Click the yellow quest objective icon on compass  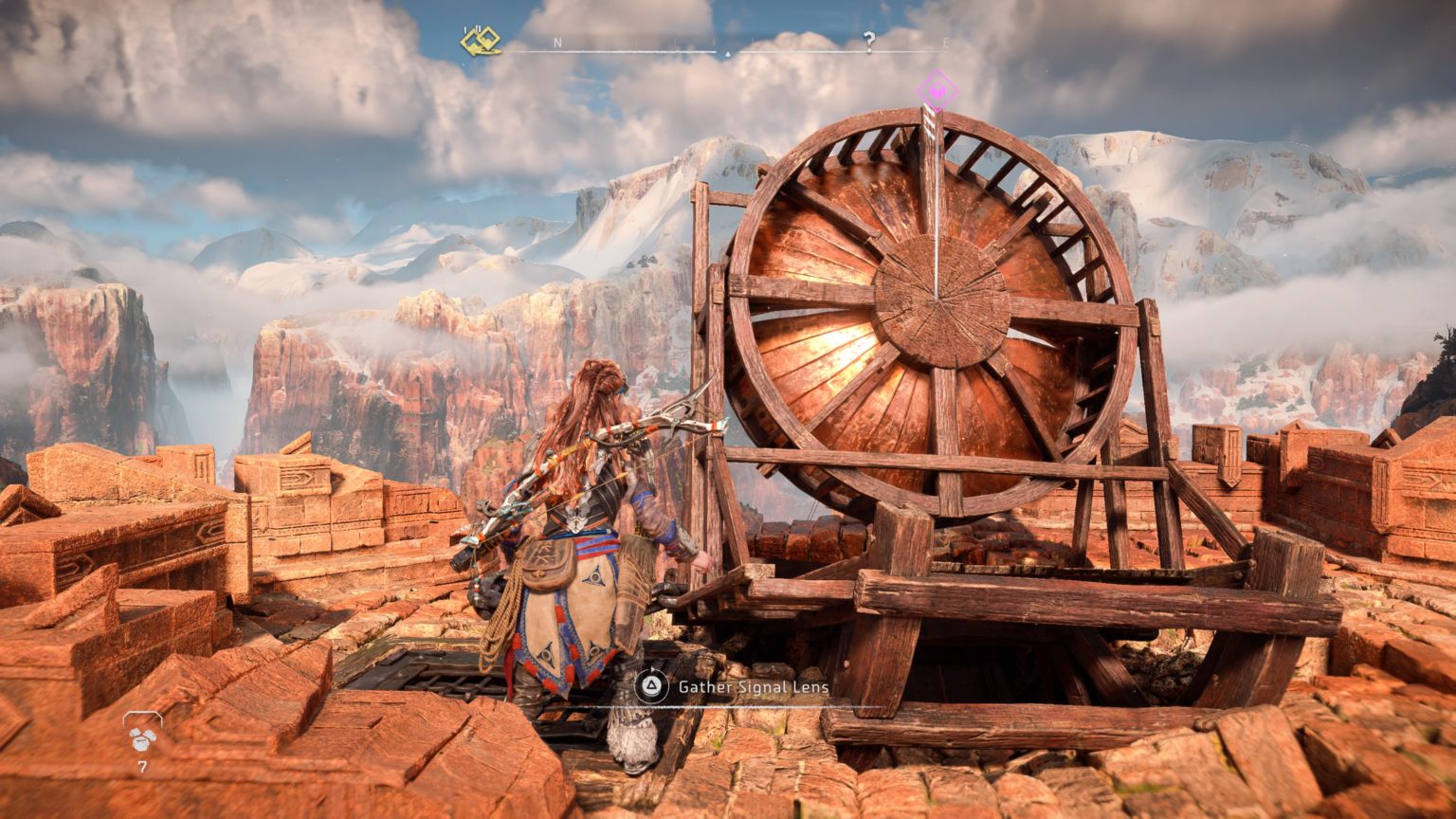[480, 41]
